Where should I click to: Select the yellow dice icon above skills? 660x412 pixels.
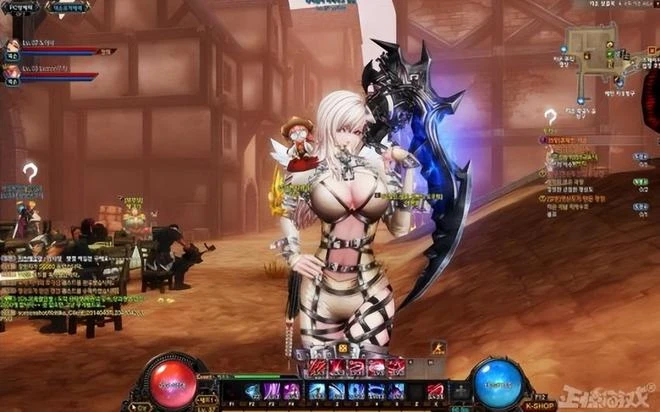click(x=343, y=349)
